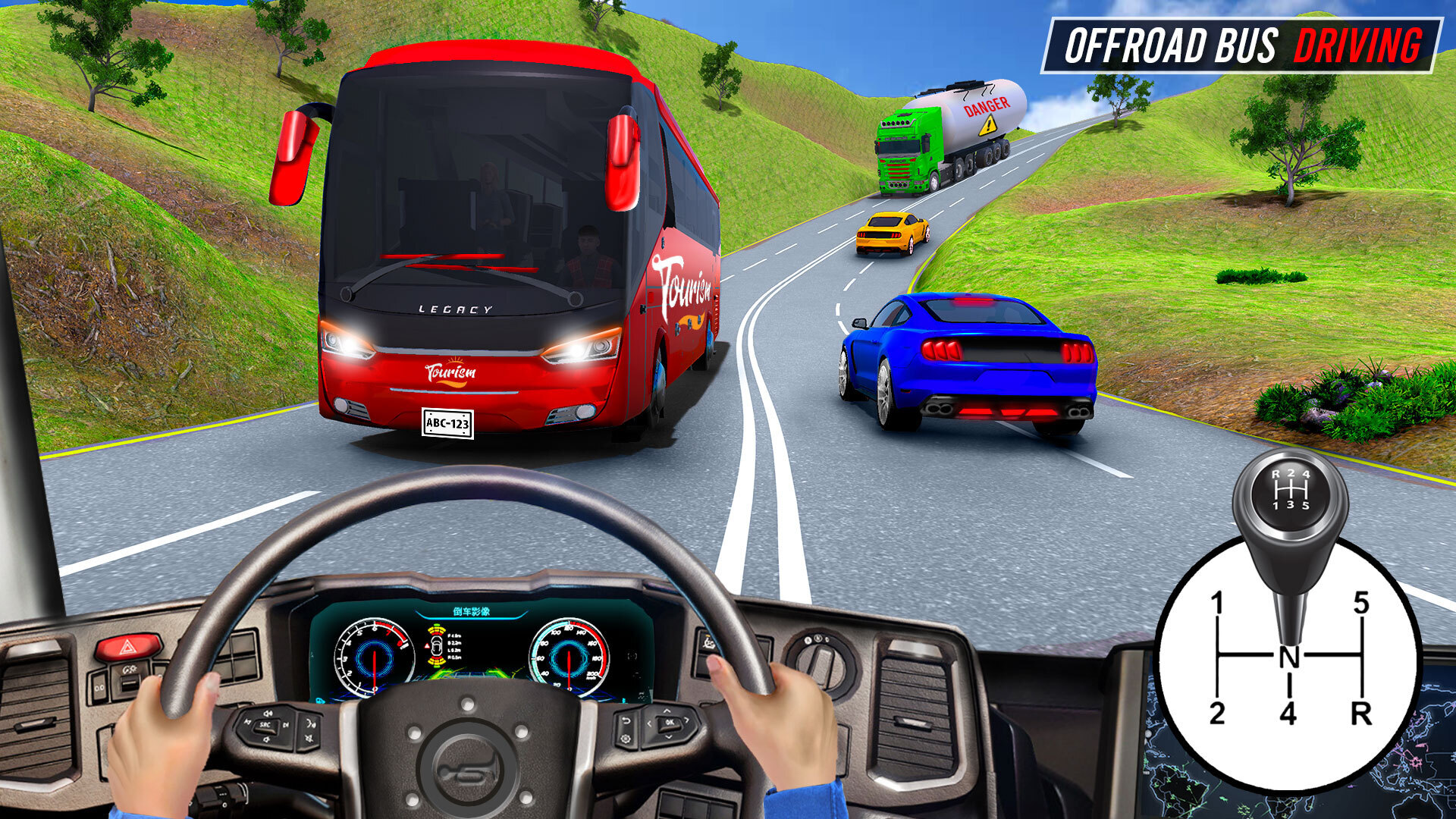
Task: Toggle the red hazard warning triangle button
Action: [128, 648]
